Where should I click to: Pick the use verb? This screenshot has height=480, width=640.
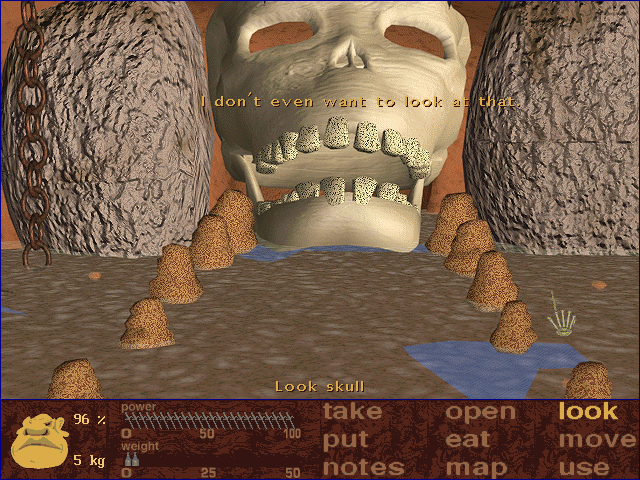pyautogui.click(x=583, y=467)
